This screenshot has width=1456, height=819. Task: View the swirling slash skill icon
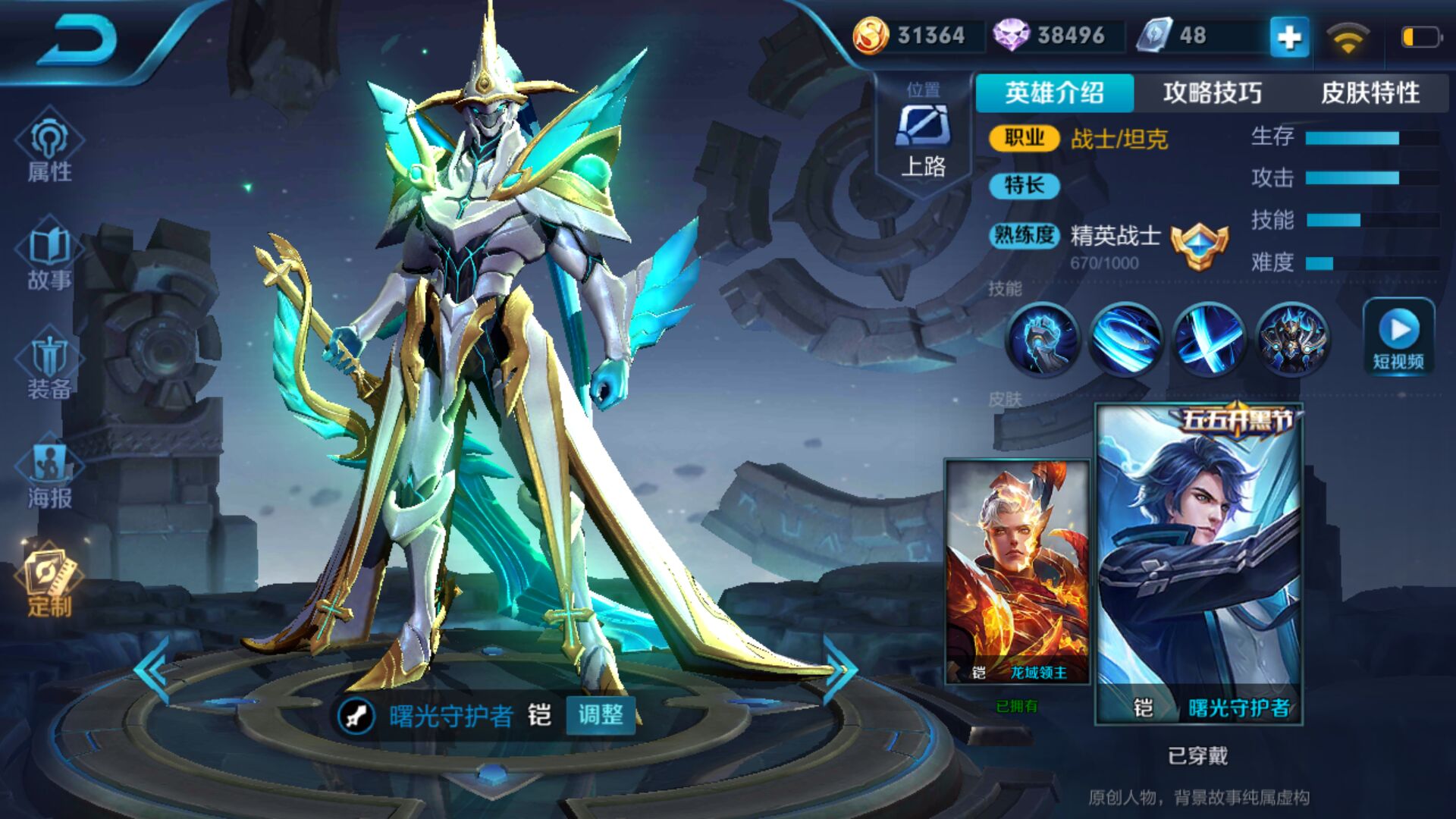pyautogui.click(x=1125, y=339)
